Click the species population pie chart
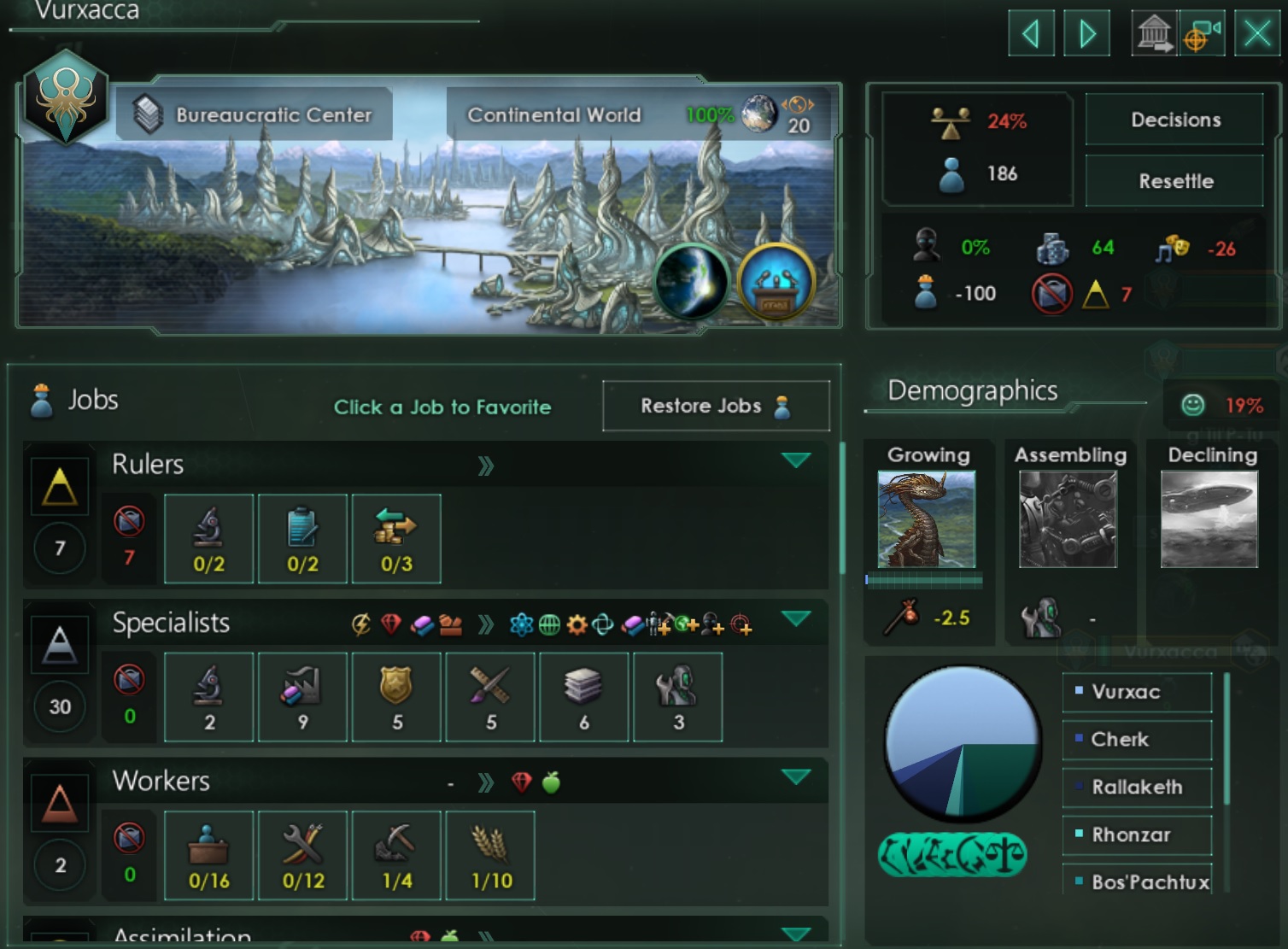1288x949 pixels. (961, 745)
